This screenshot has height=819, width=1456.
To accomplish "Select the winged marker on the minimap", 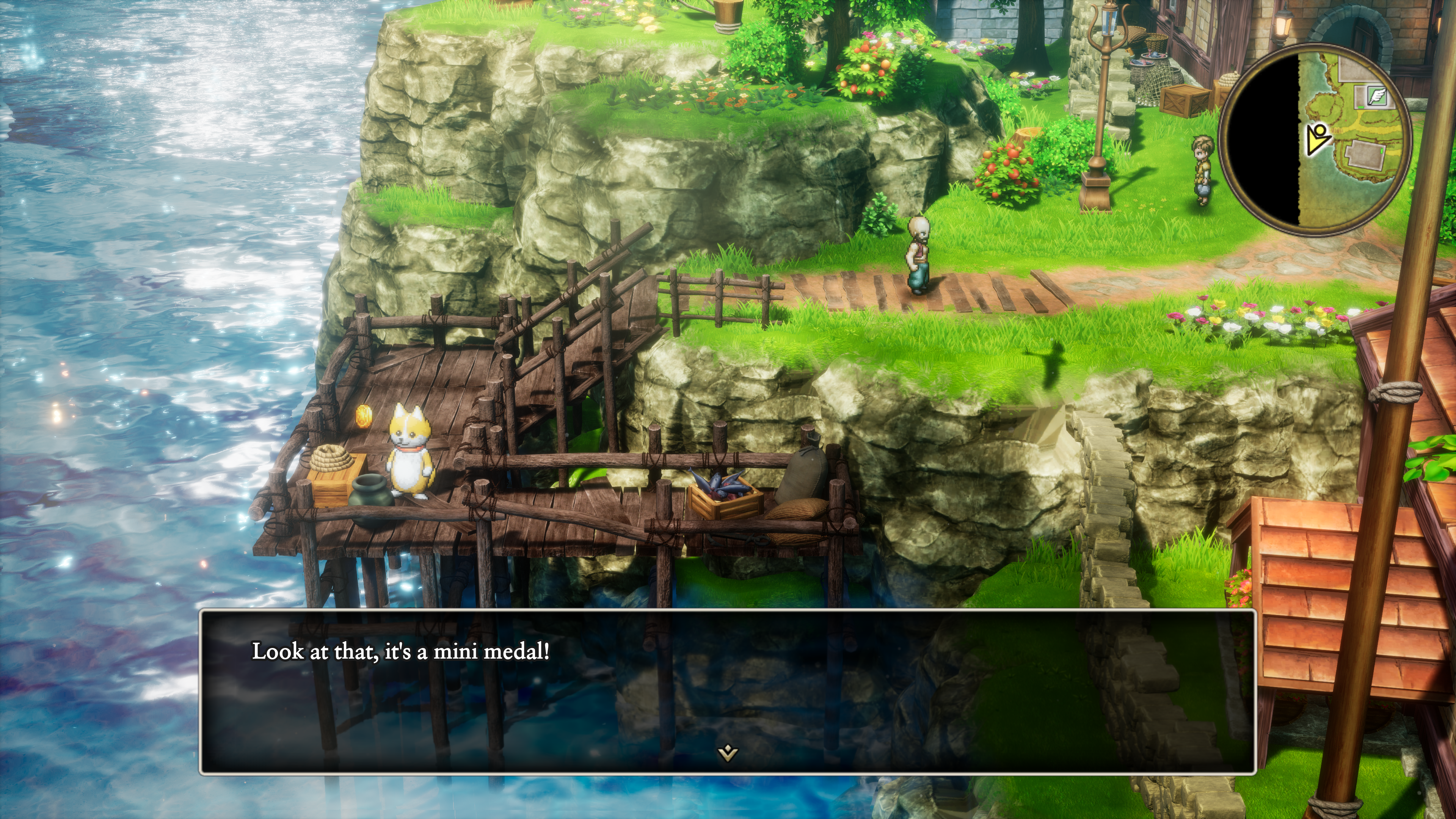I will point(1377,96).
